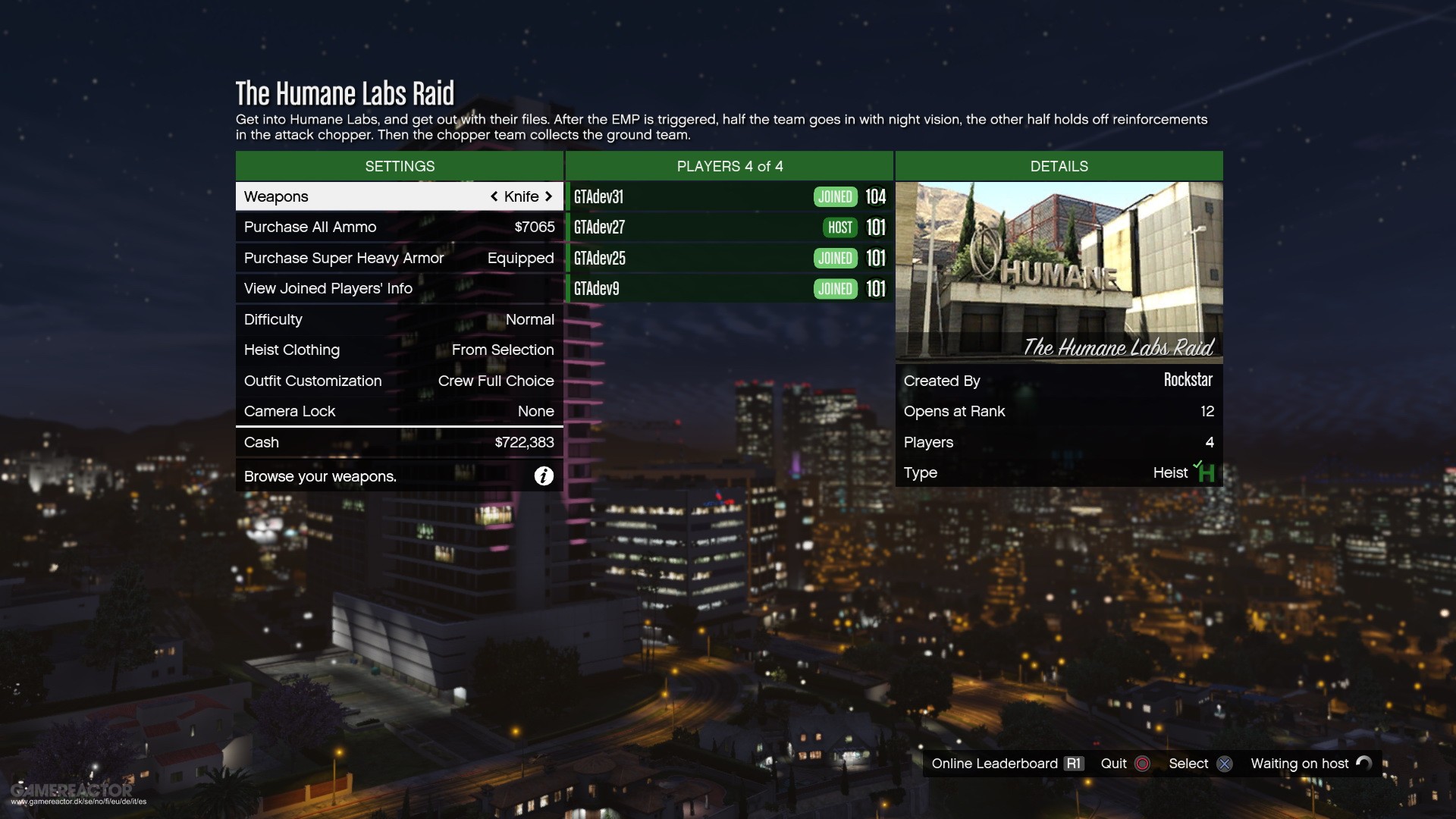Click the green H heist type icon

click(1207, 472)
